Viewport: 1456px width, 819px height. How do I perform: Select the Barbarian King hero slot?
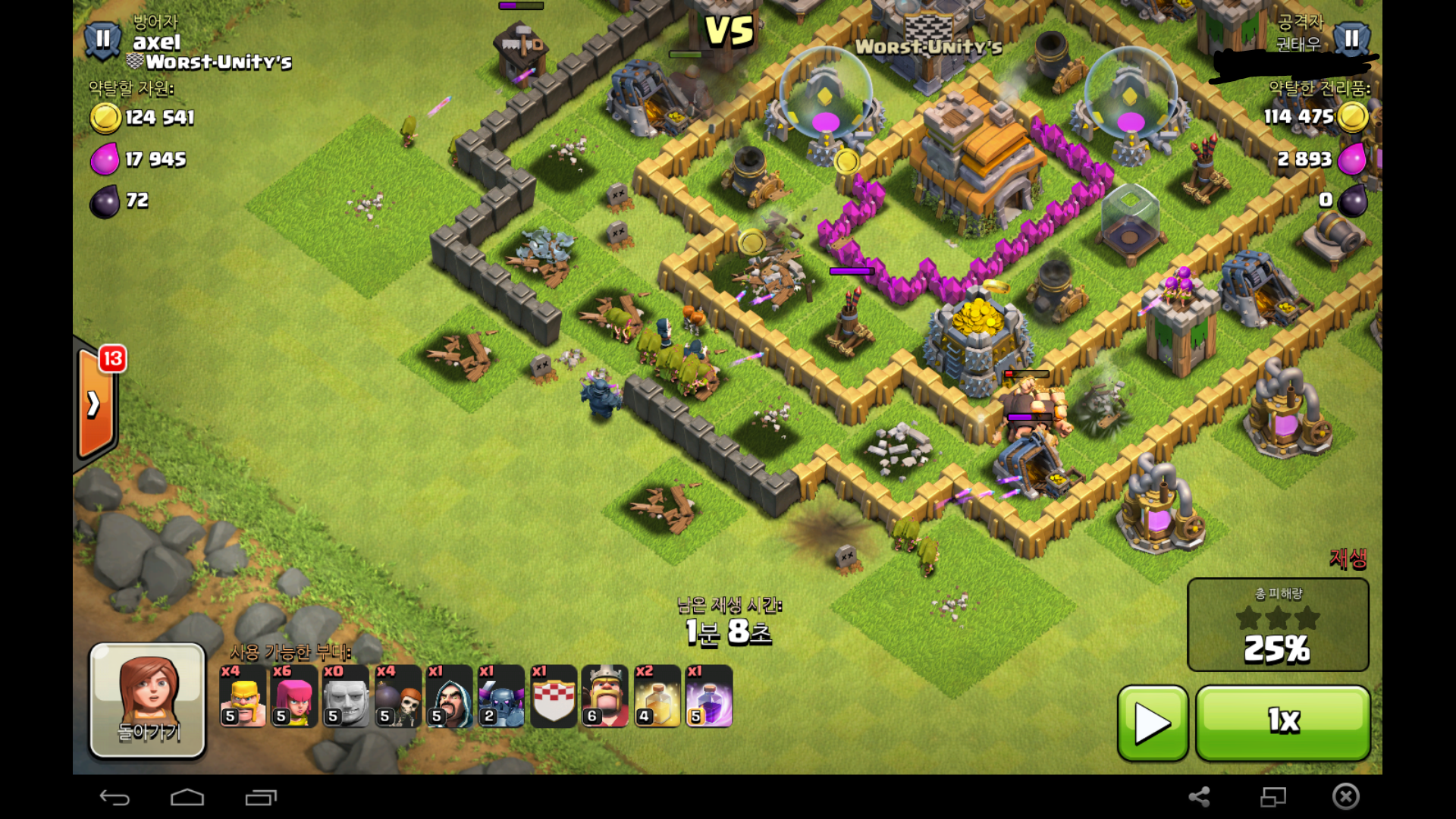point(605,697)
